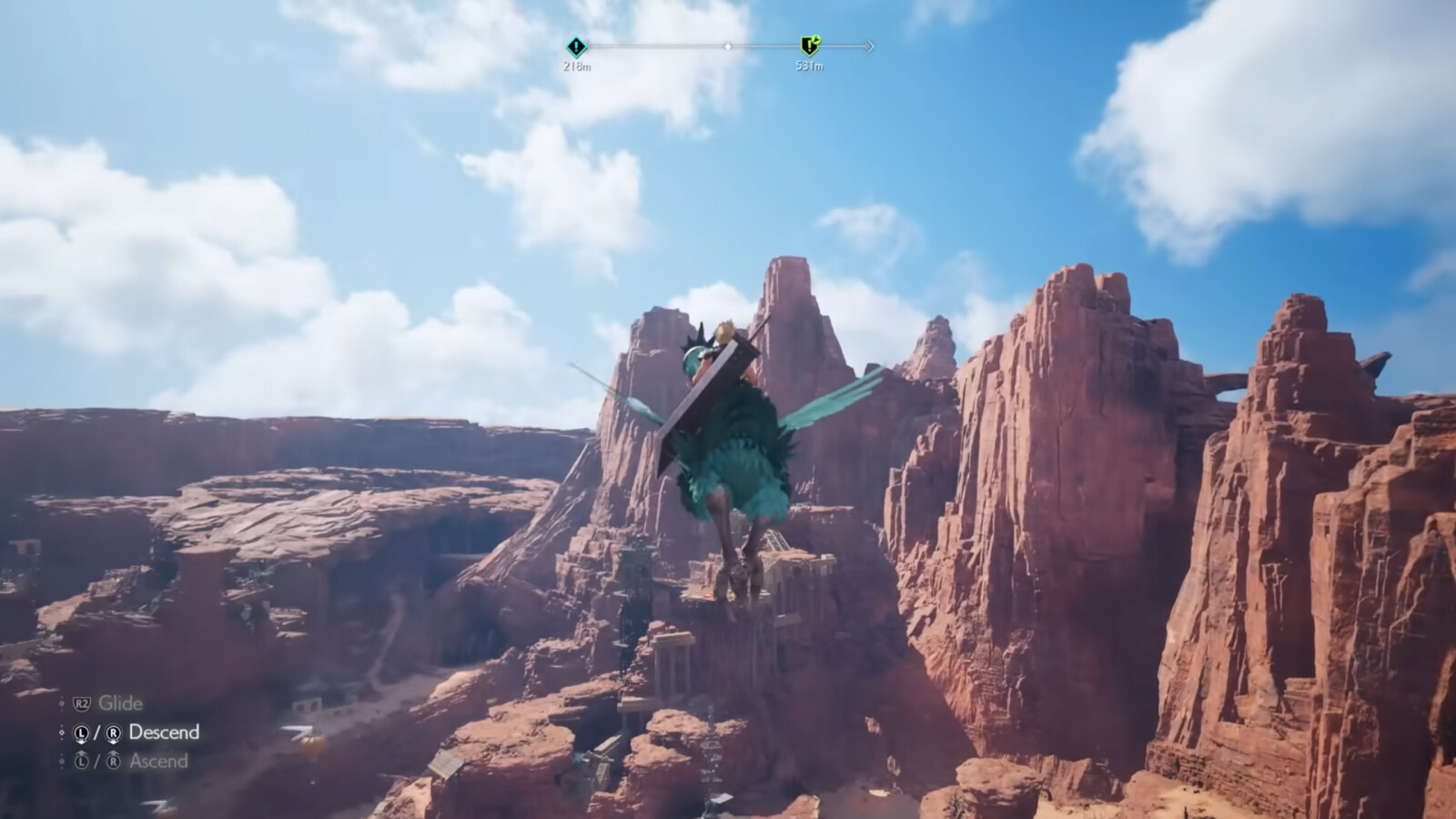
Task: Click the white midpoint dot on progress line
Action: 728,47
